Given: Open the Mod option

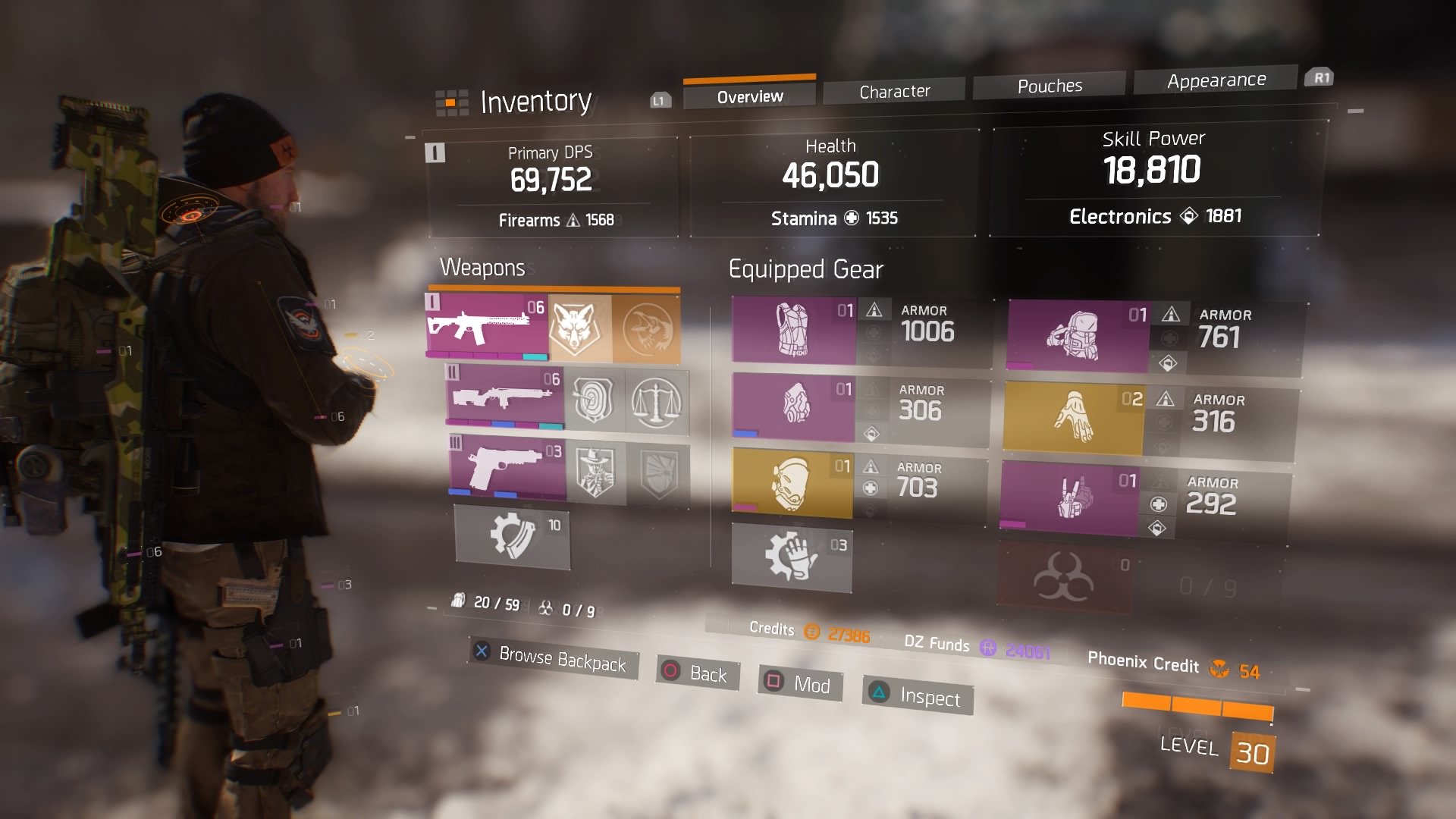Looking at the screenshot, I should 800,684.
